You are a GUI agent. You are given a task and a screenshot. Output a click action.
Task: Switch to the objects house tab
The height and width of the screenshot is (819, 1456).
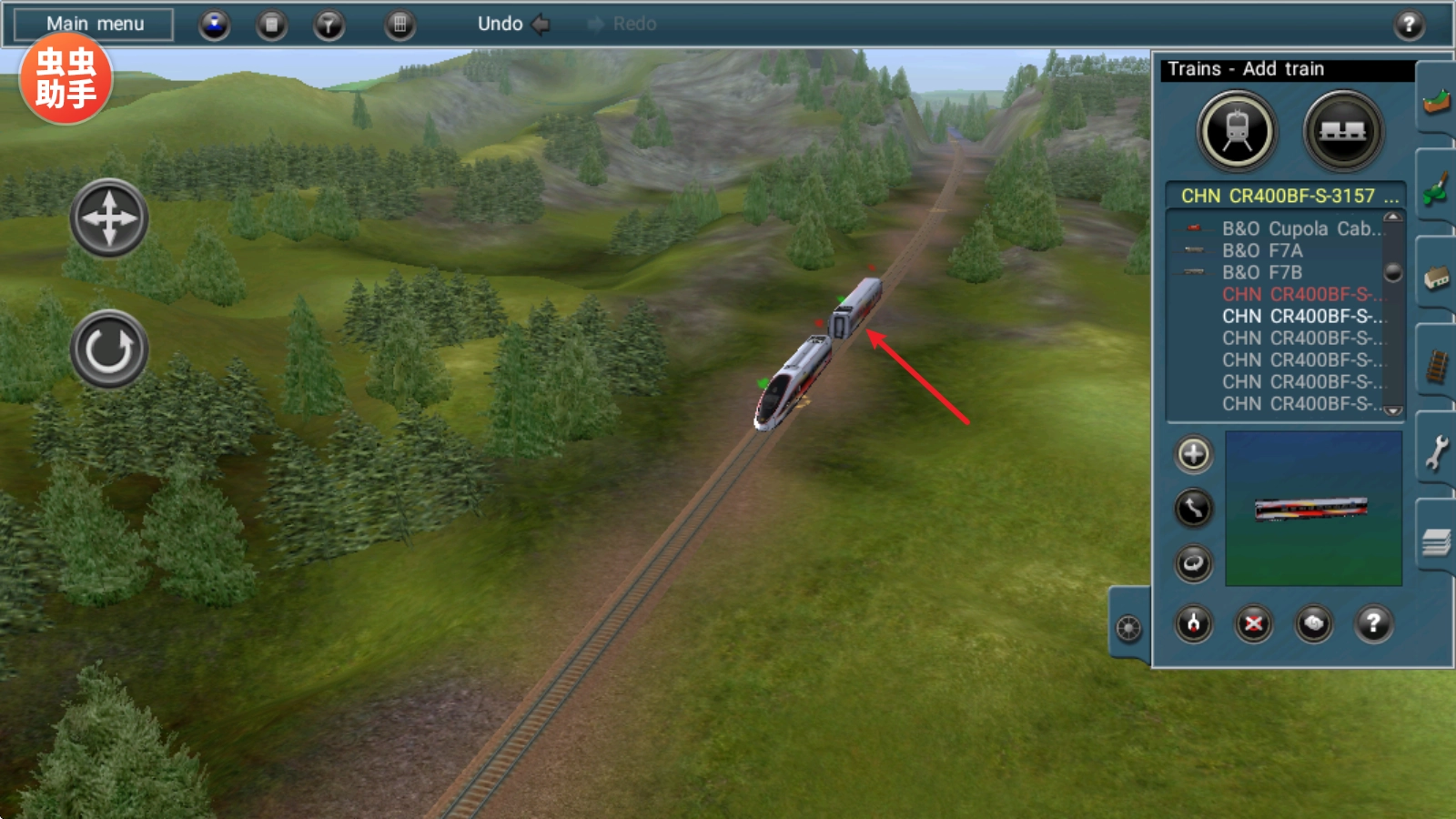point(1436,278)
